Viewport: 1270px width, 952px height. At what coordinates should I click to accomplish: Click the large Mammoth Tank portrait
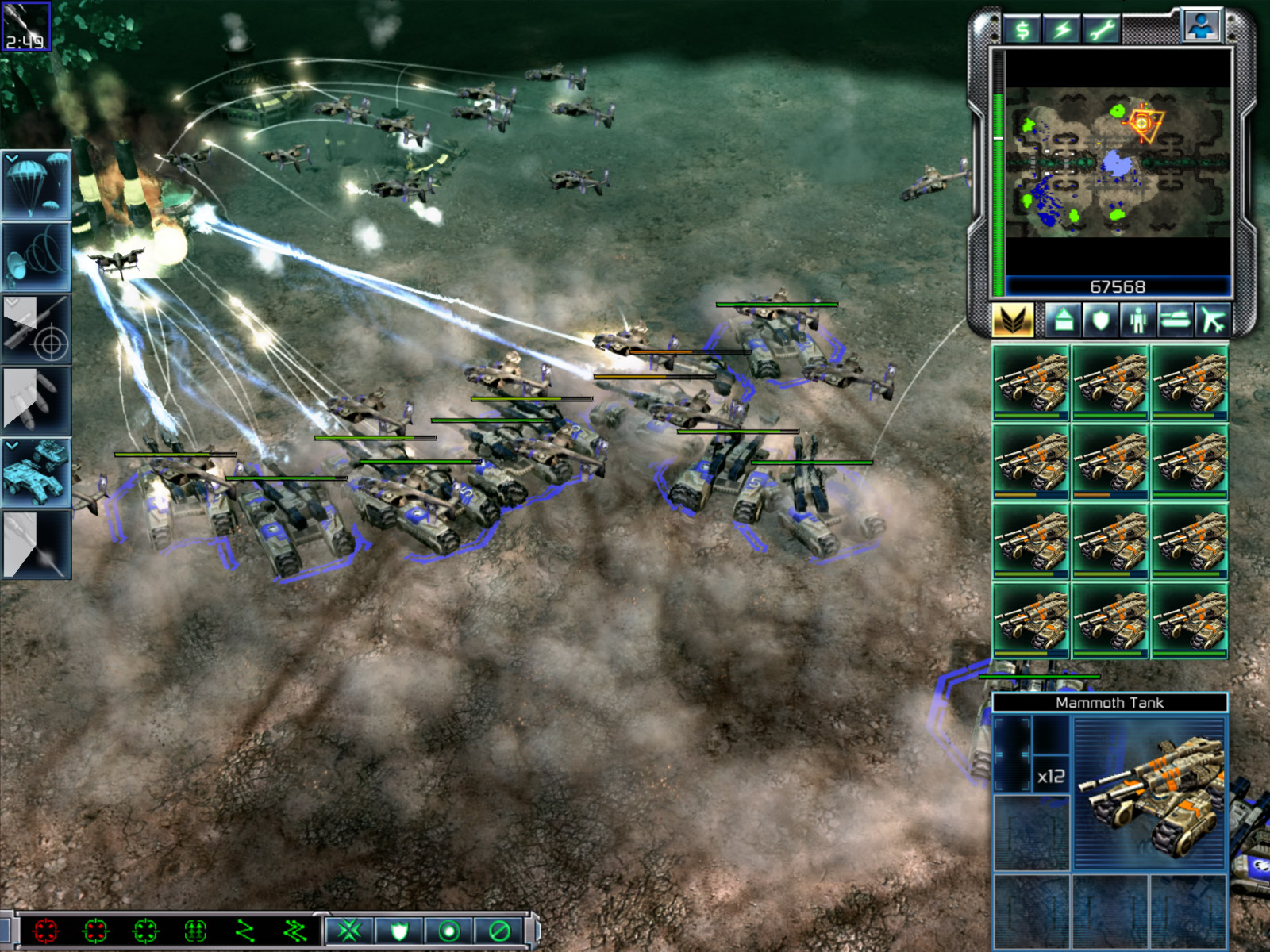(x=1149, y=793)
